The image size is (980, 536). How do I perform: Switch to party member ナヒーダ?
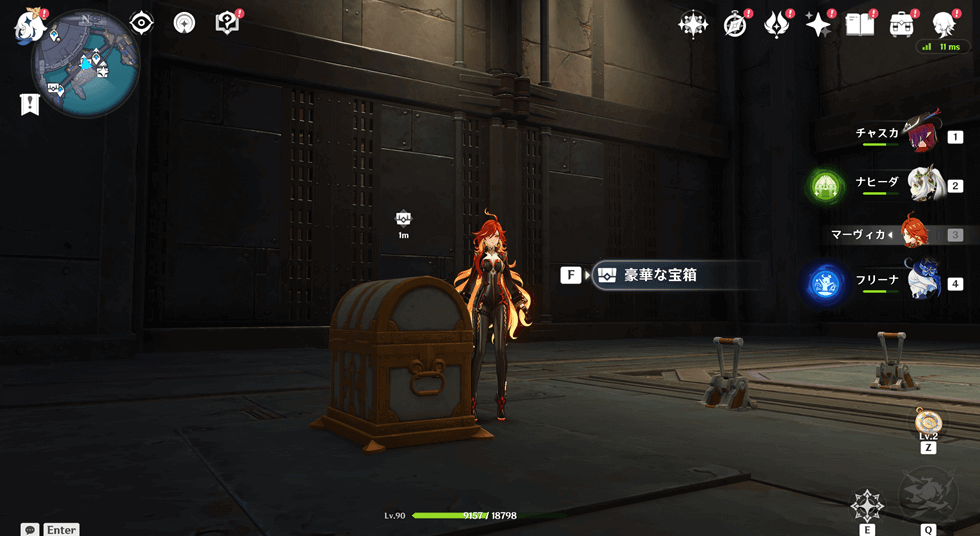click(x=921, y=184)
